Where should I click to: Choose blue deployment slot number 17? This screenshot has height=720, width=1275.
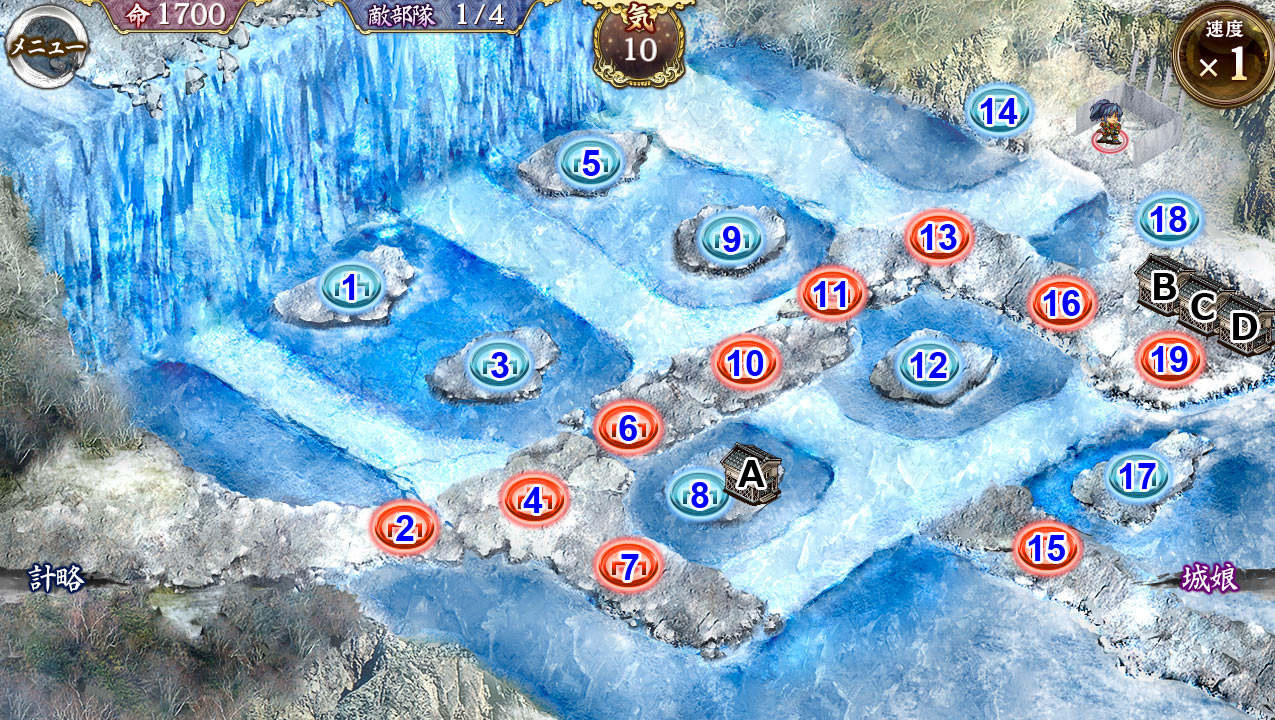1138,477
